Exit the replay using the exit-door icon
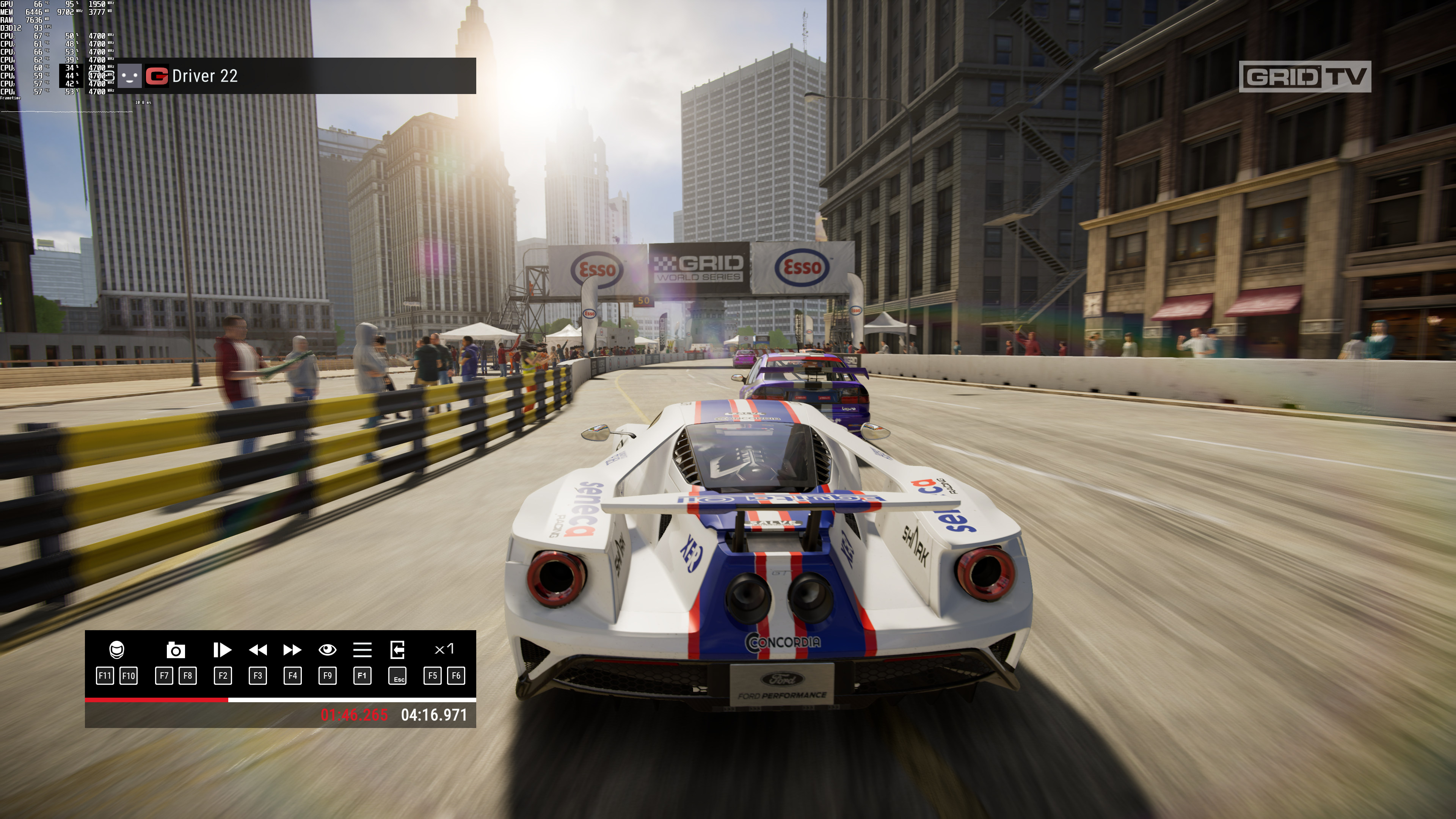1456x819 pixels. pos(397,650)
